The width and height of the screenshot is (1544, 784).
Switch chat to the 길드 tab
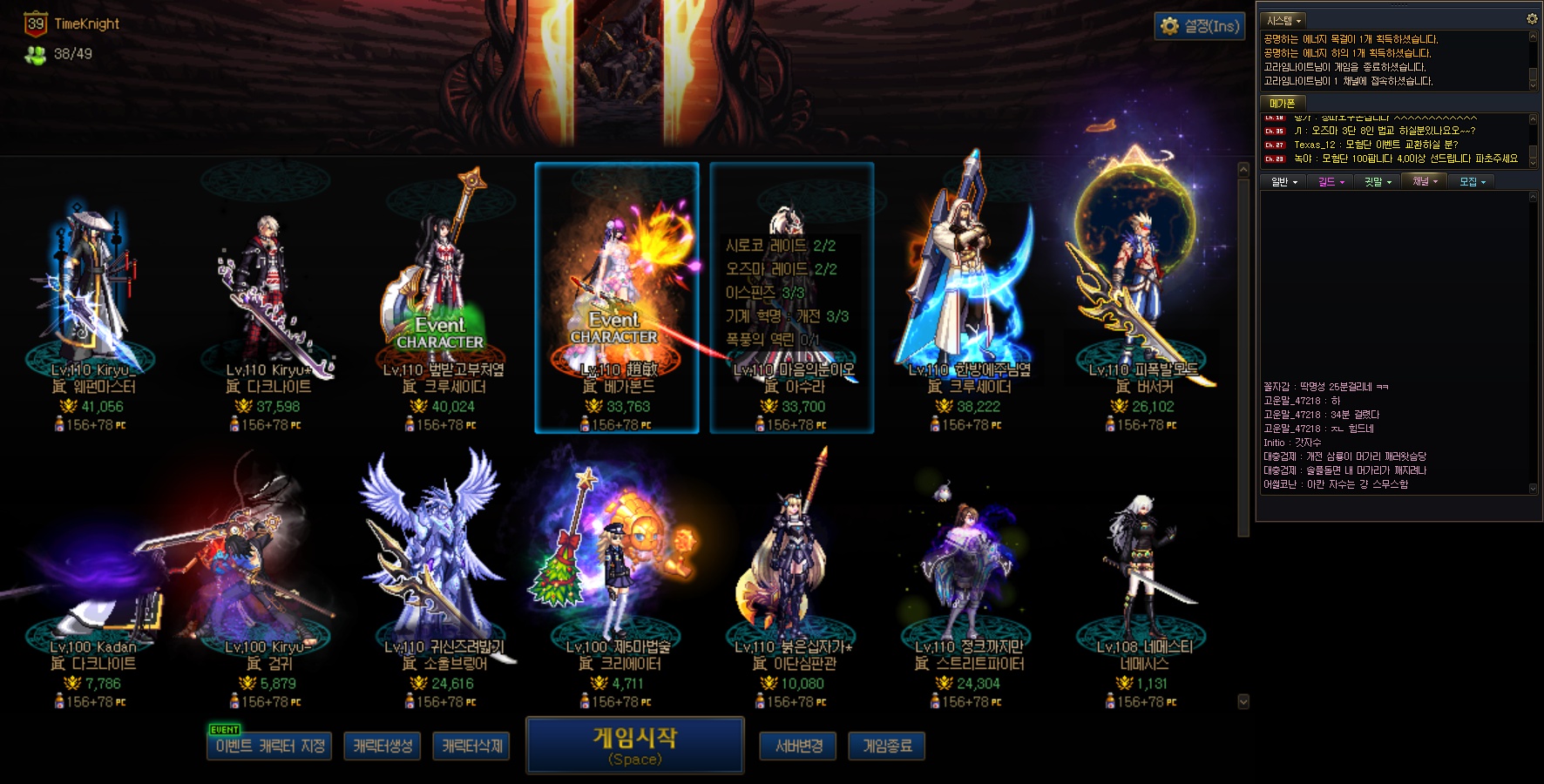(1331, 181)
